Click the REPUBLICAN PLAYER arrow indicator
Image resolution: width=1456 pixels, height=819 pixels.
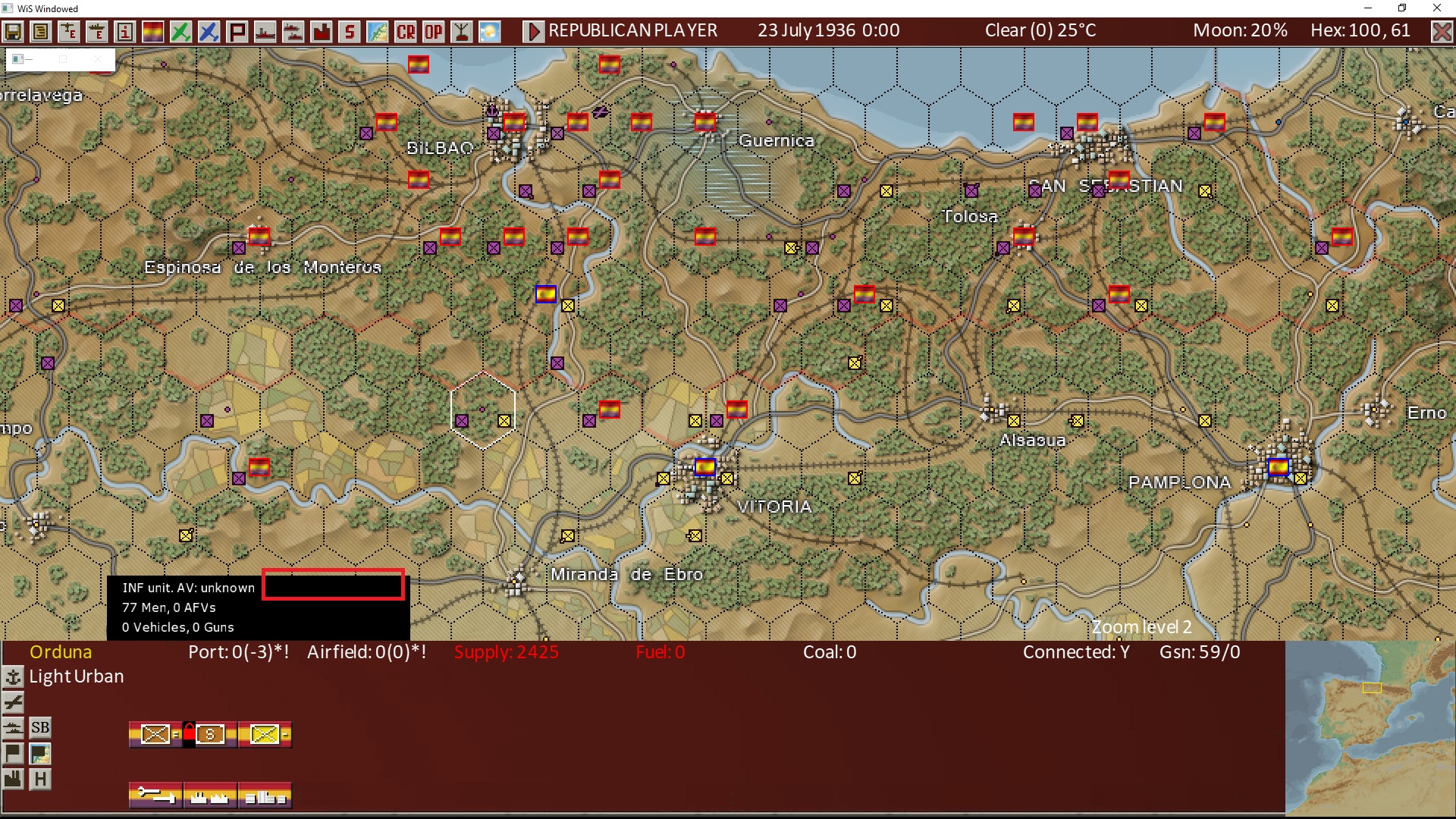[x=535, y=31]
